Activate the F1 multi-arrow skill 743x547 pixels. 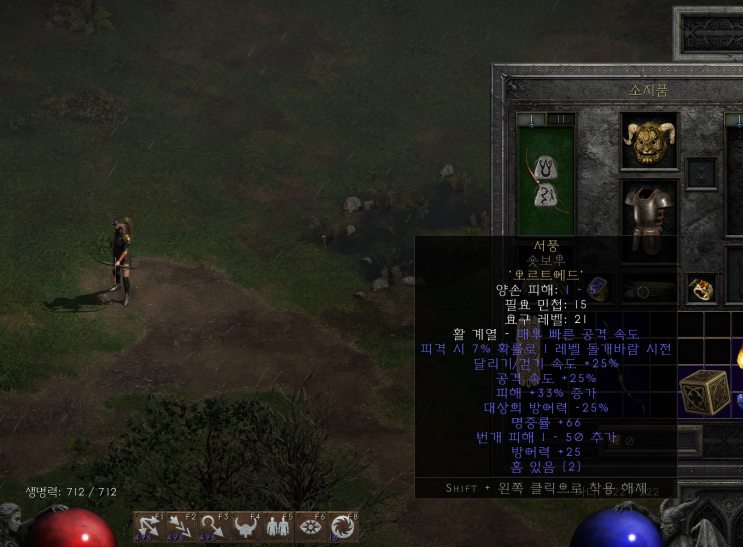click(x=147, y=526)
